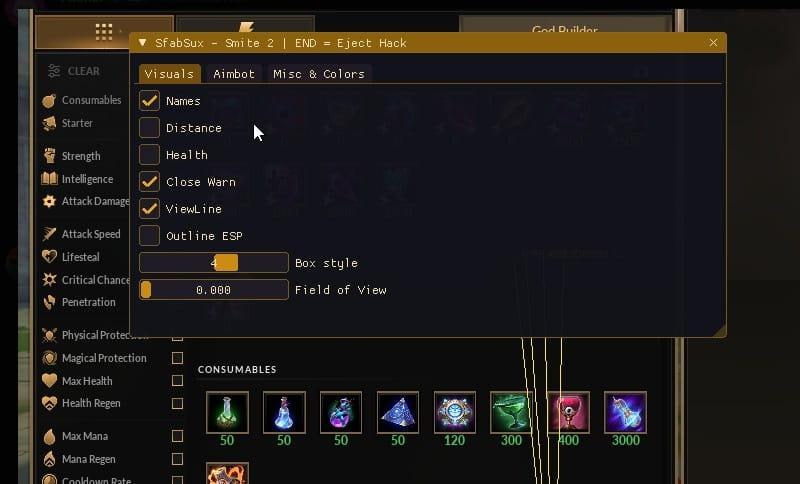
Task: Switch to the God Builder tab
Action: coord(564,32)
